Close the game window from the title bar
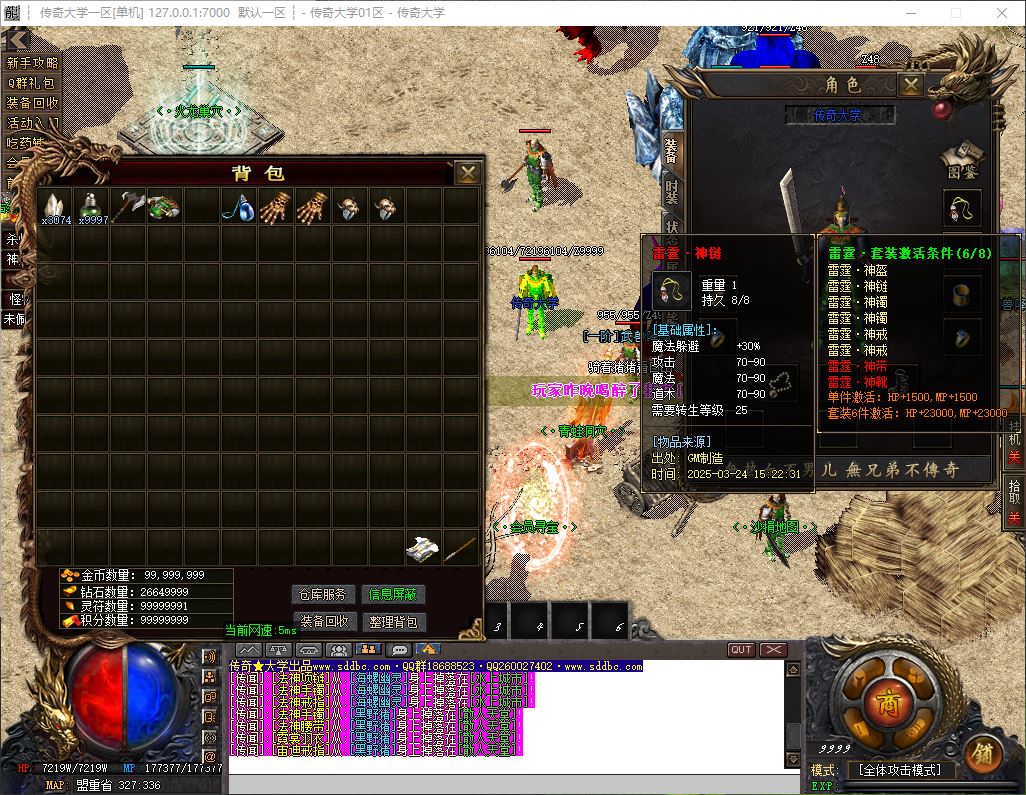This screenshot has height=795, width=1026. 1001,13
